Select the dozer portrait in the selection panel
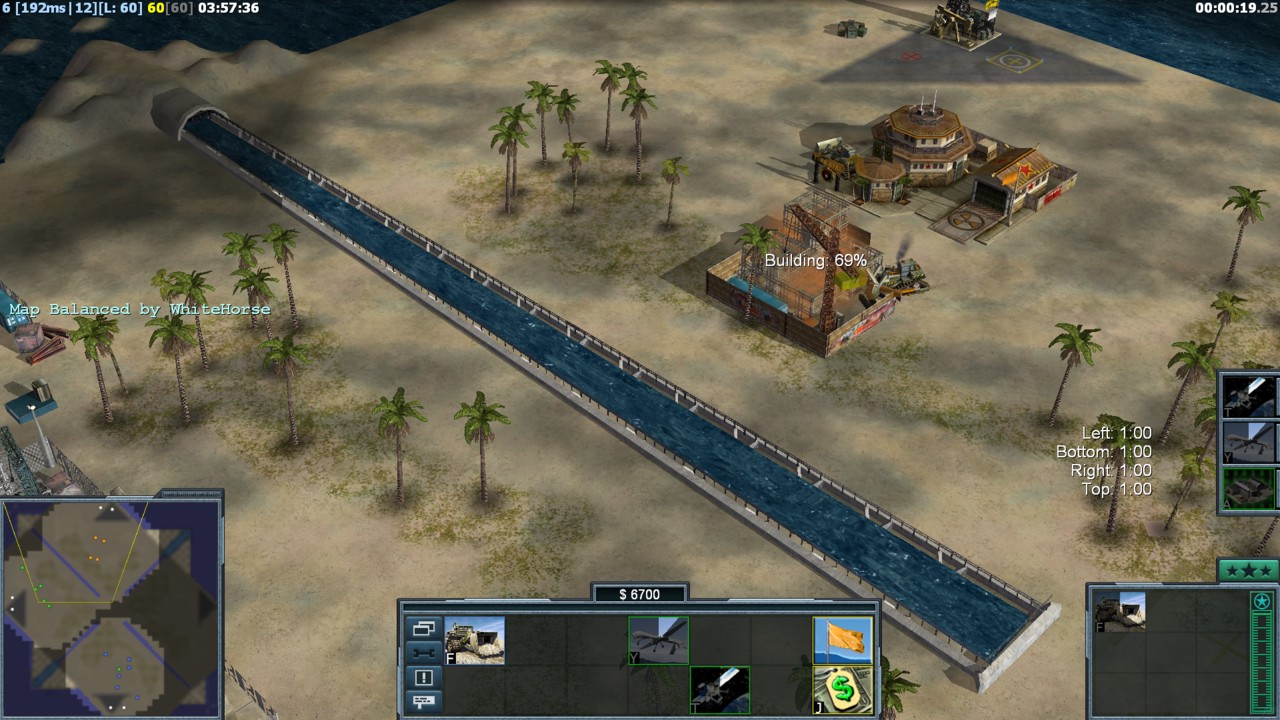1280x720 pixels. pyautogui.click(x=1120, y=611)
